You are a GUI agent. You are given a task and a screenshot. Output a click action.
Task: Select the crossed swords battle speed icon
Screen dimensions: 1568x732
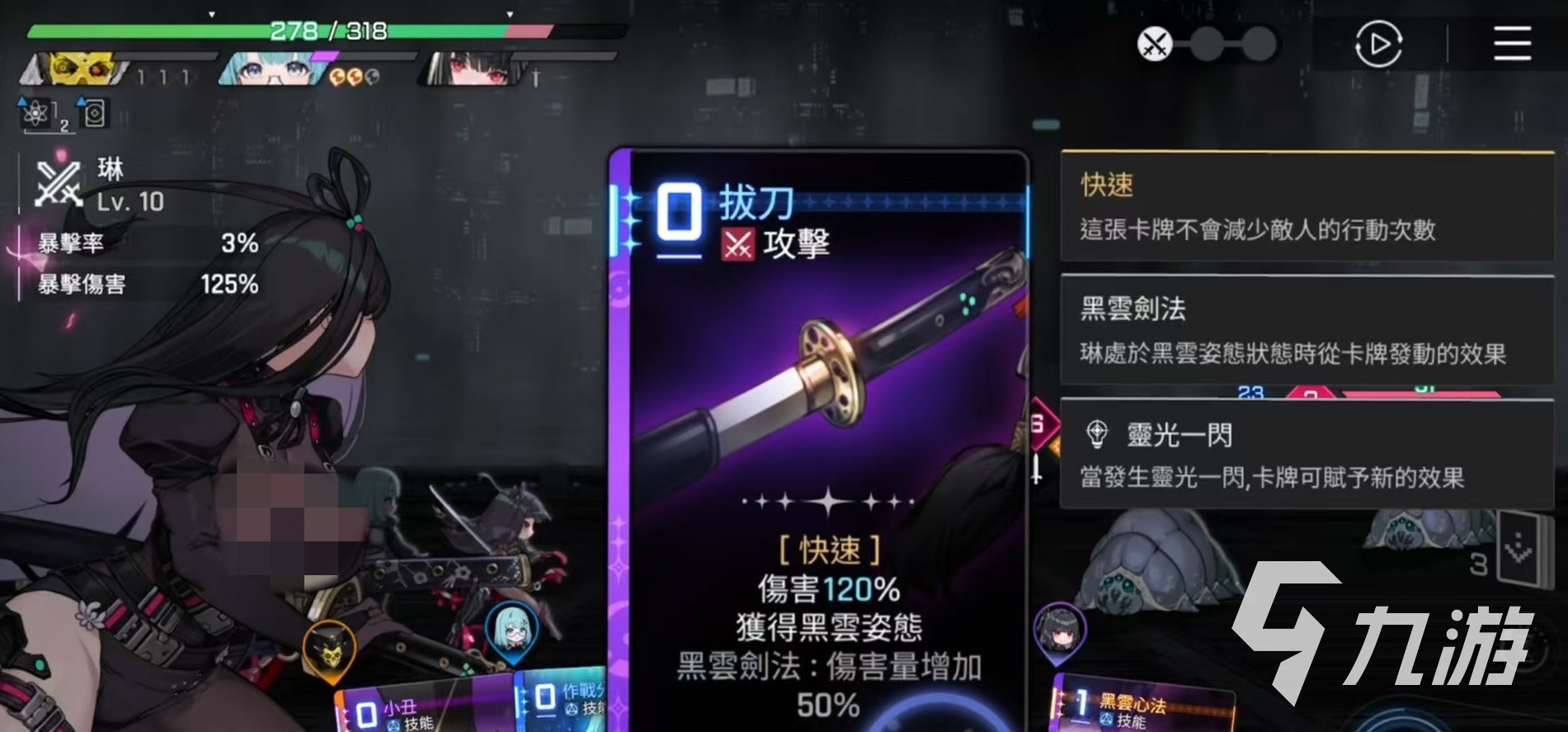tap(1153, 45)
